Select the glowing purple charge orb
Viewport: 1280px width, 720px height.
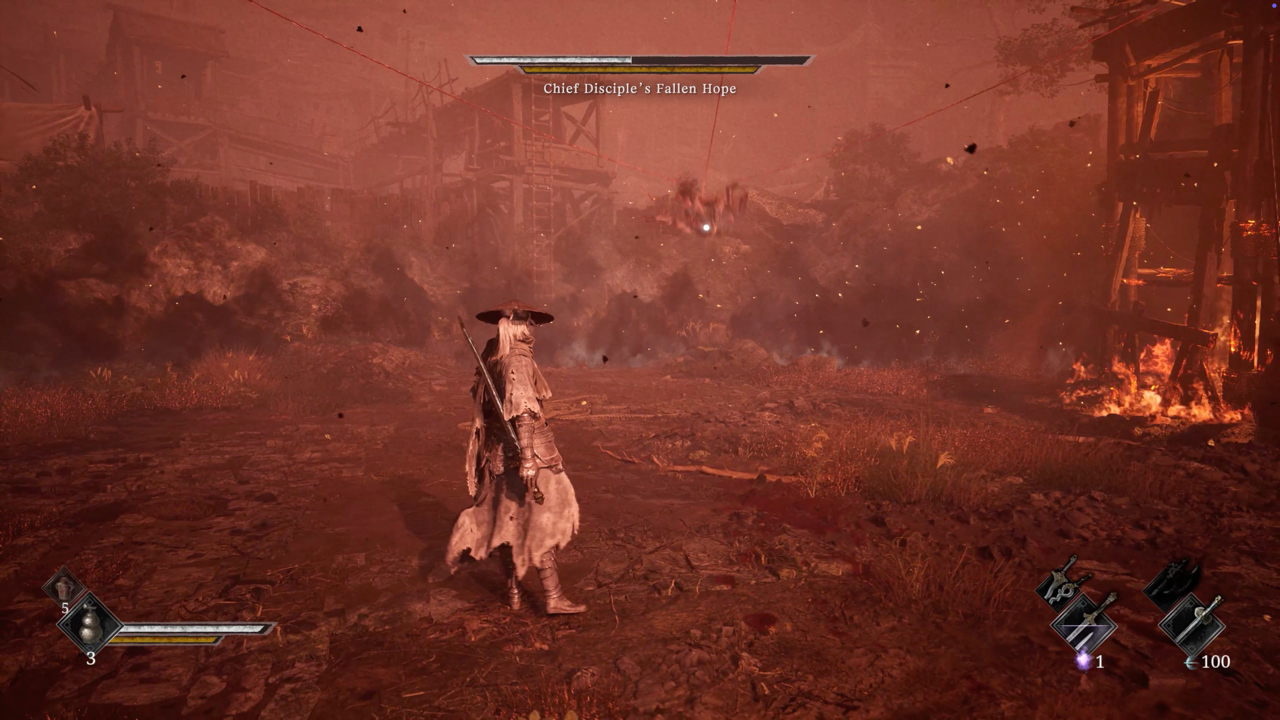(x=1083, y=660)
